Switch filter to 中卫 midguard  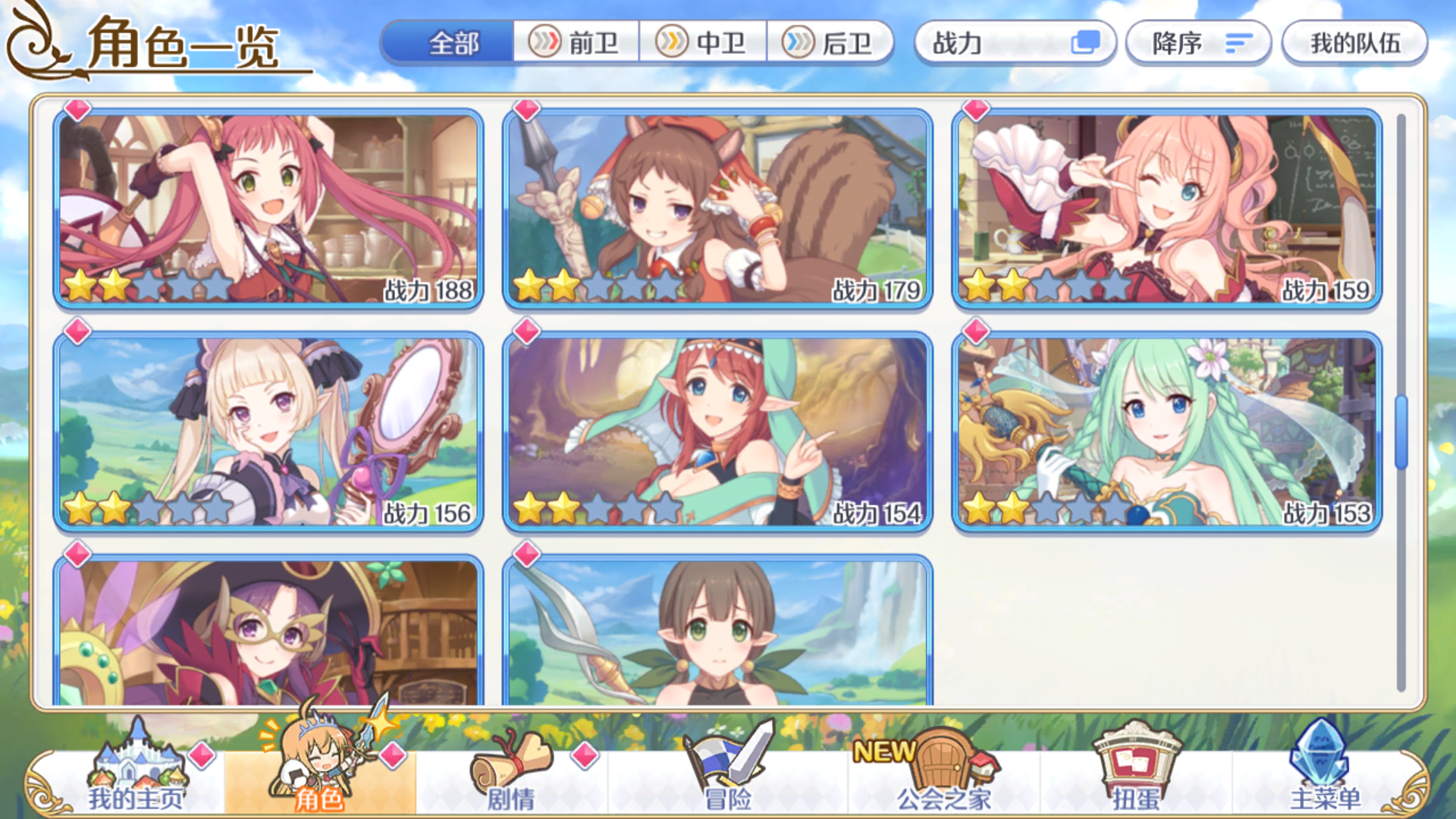705,43
